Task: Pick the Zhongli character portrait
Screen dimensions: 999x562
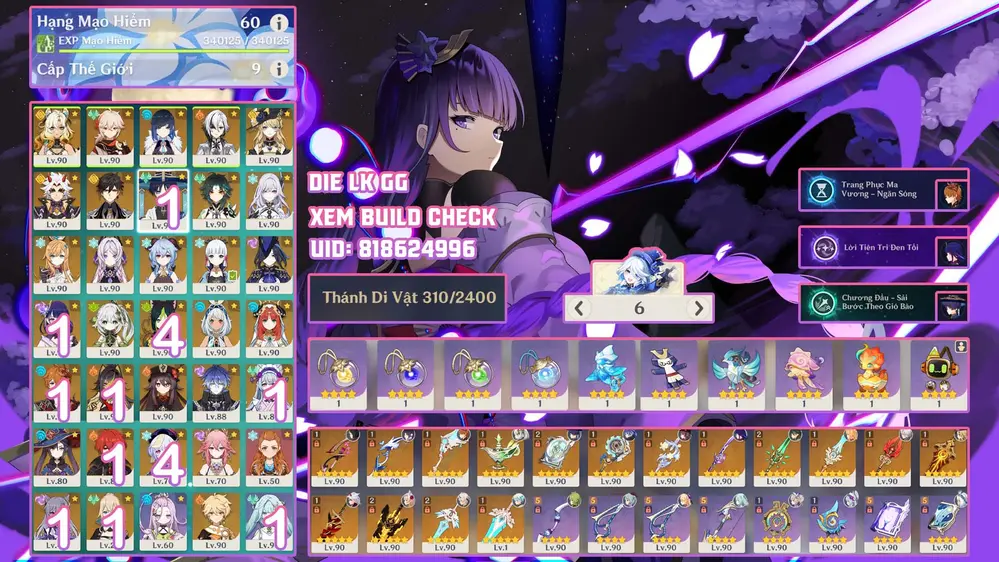Action: (x=111, y=194)
